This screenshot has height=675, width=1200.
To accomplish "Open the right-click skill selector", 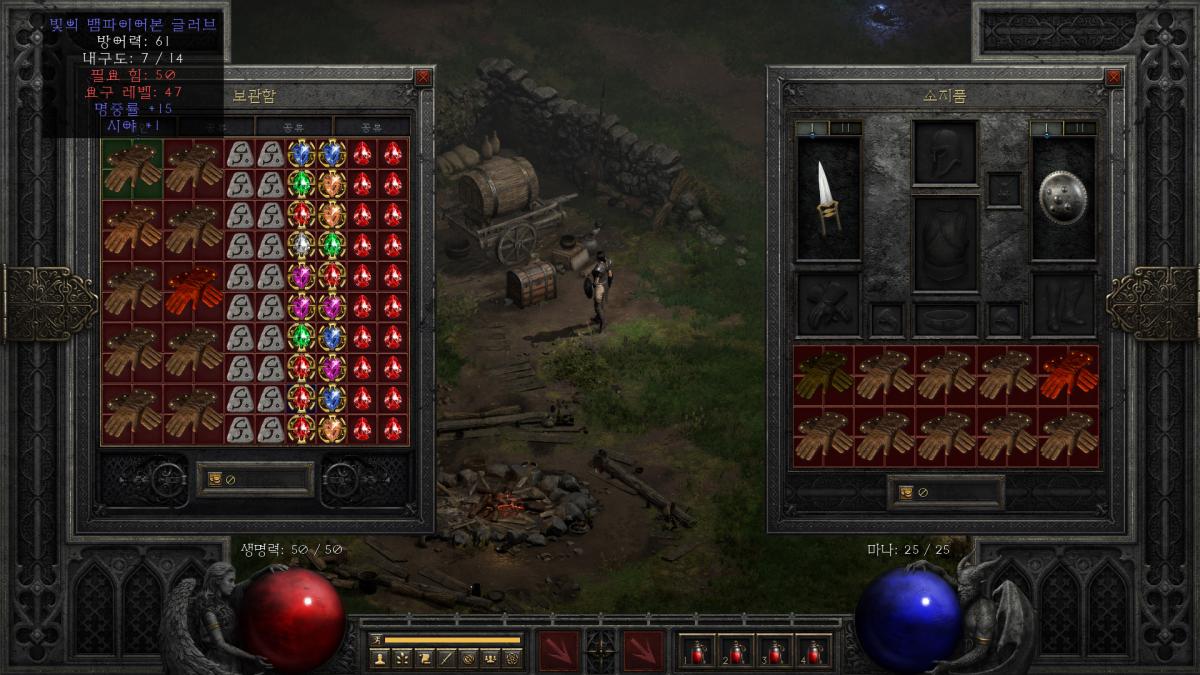I will (x=643, y=649).
